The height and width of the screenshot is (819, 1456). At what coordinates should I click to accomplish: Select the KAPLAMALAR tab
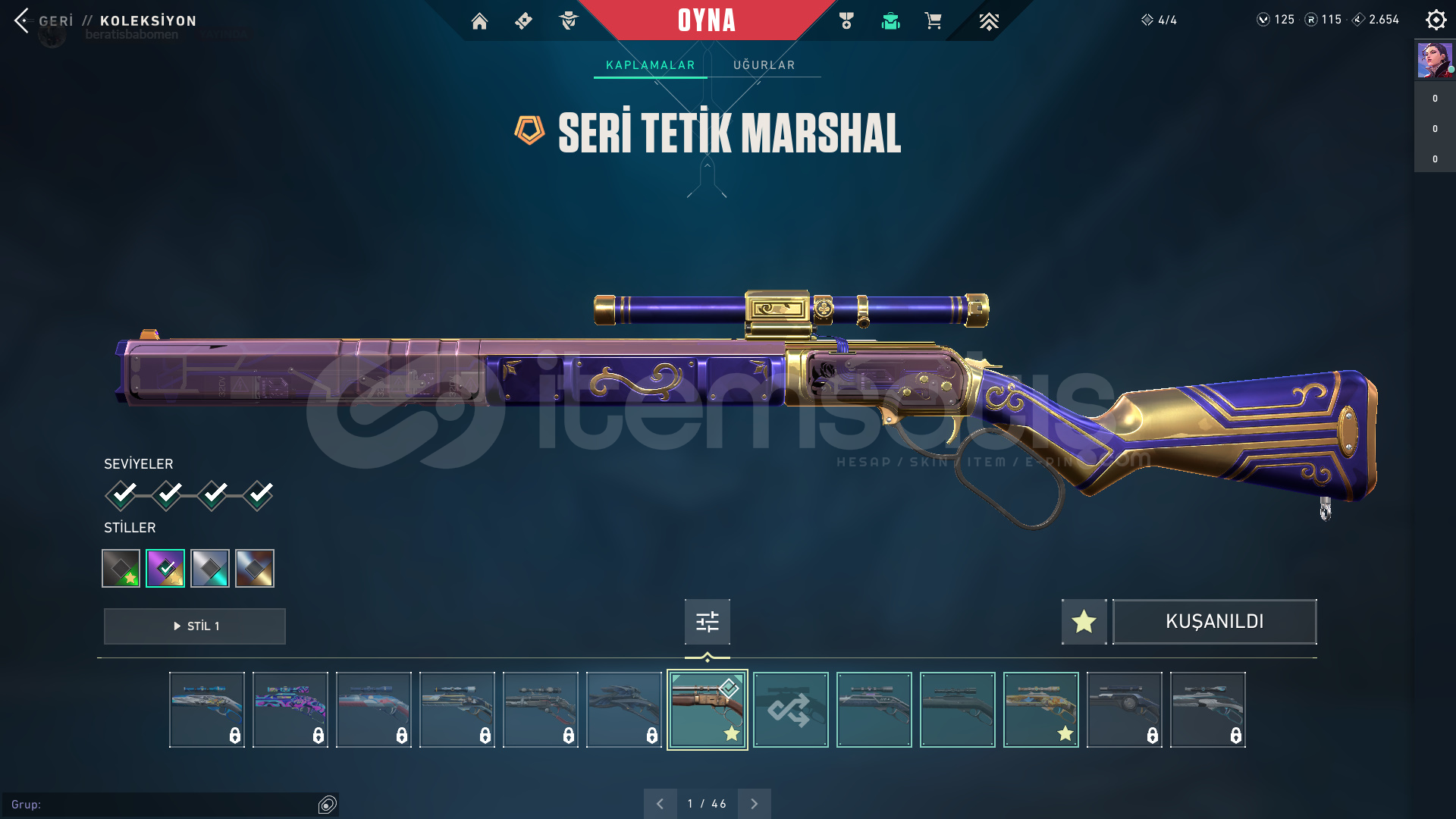(x=650, y=65)
